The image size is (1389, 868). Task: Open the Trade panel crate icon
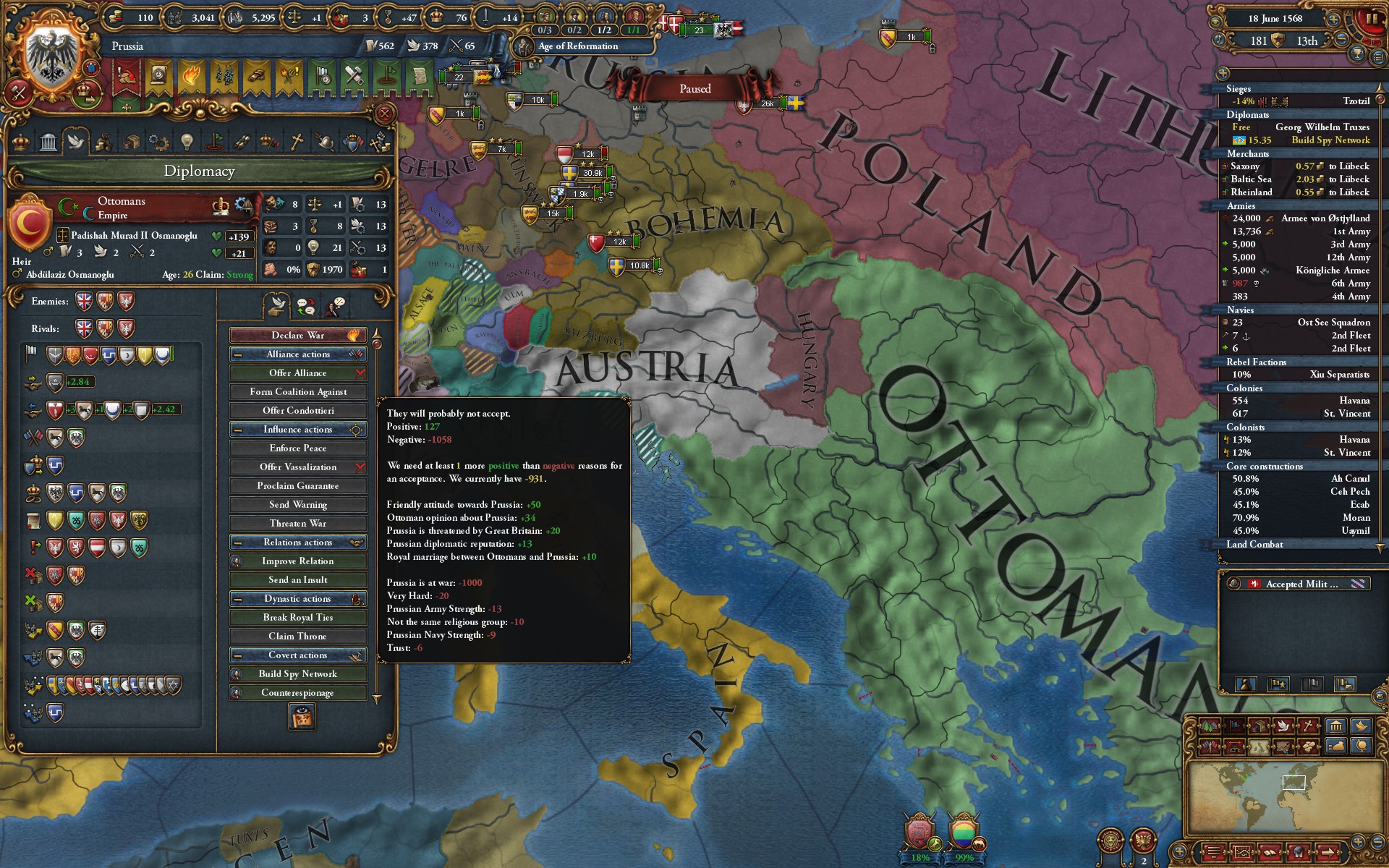(132, 141)
